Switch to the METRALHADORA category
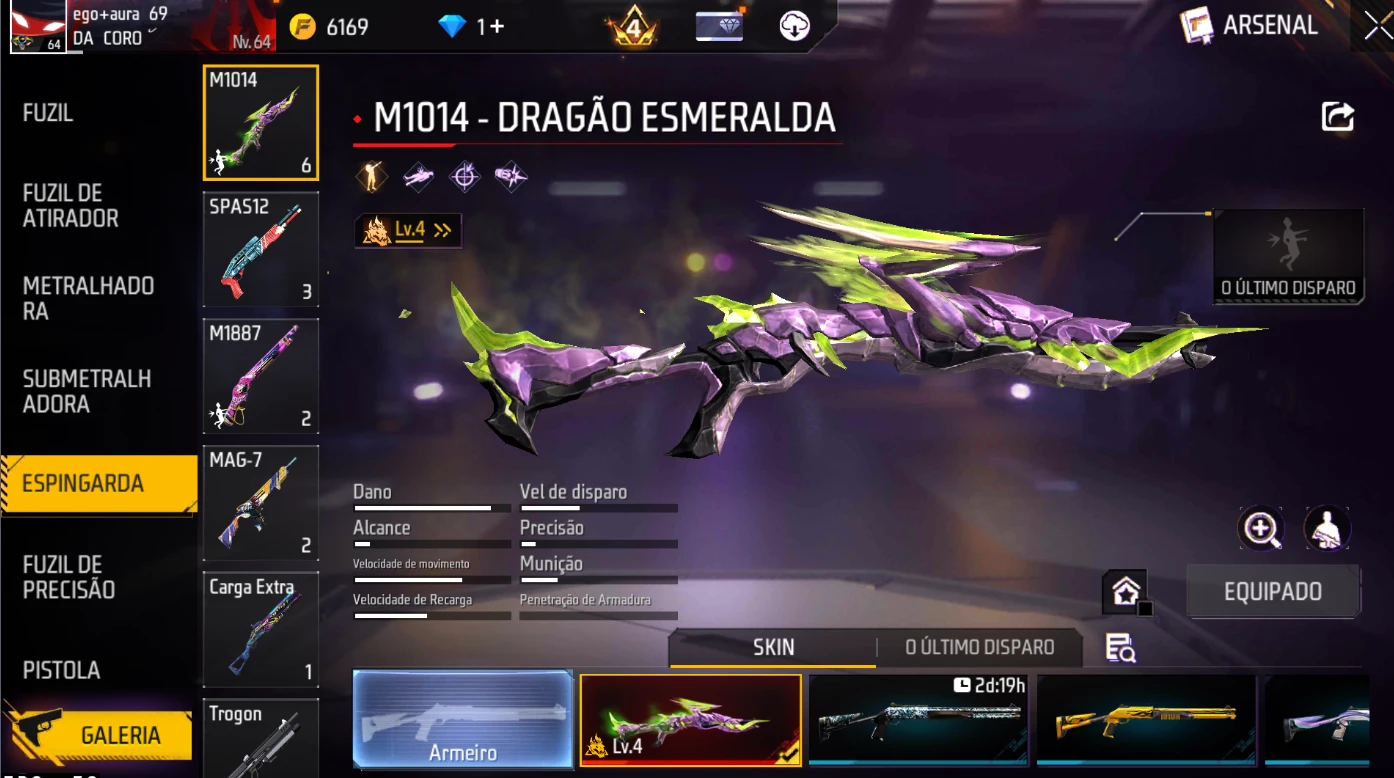This screenshot has width=1394, height=778. (88, 299)
